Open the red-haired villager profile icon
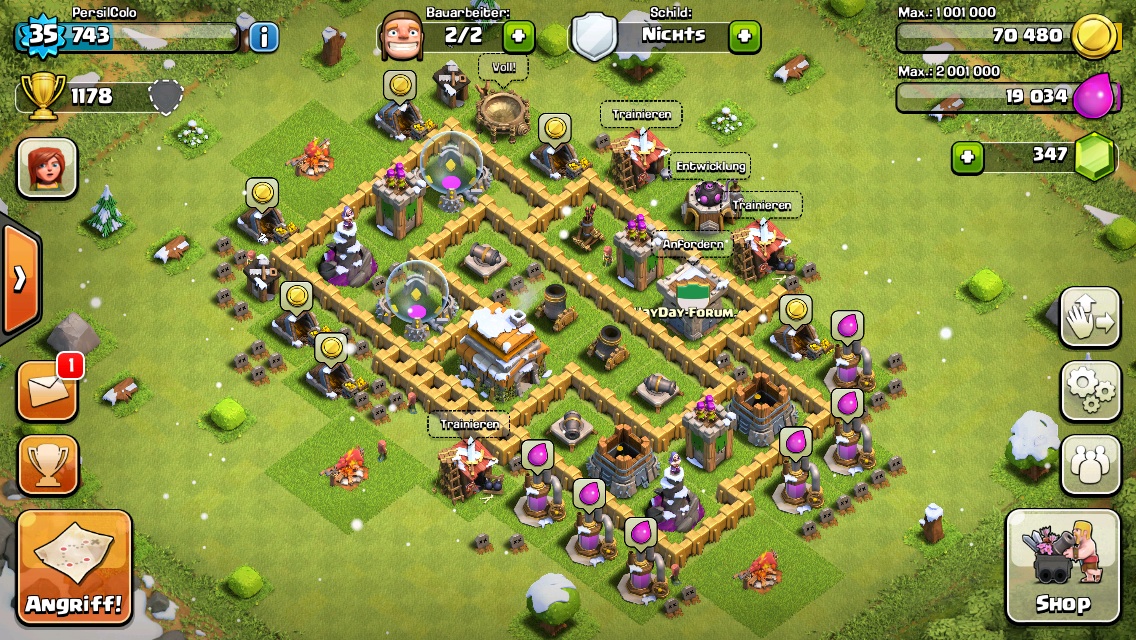1136x640 pixels. click(47, 168)
